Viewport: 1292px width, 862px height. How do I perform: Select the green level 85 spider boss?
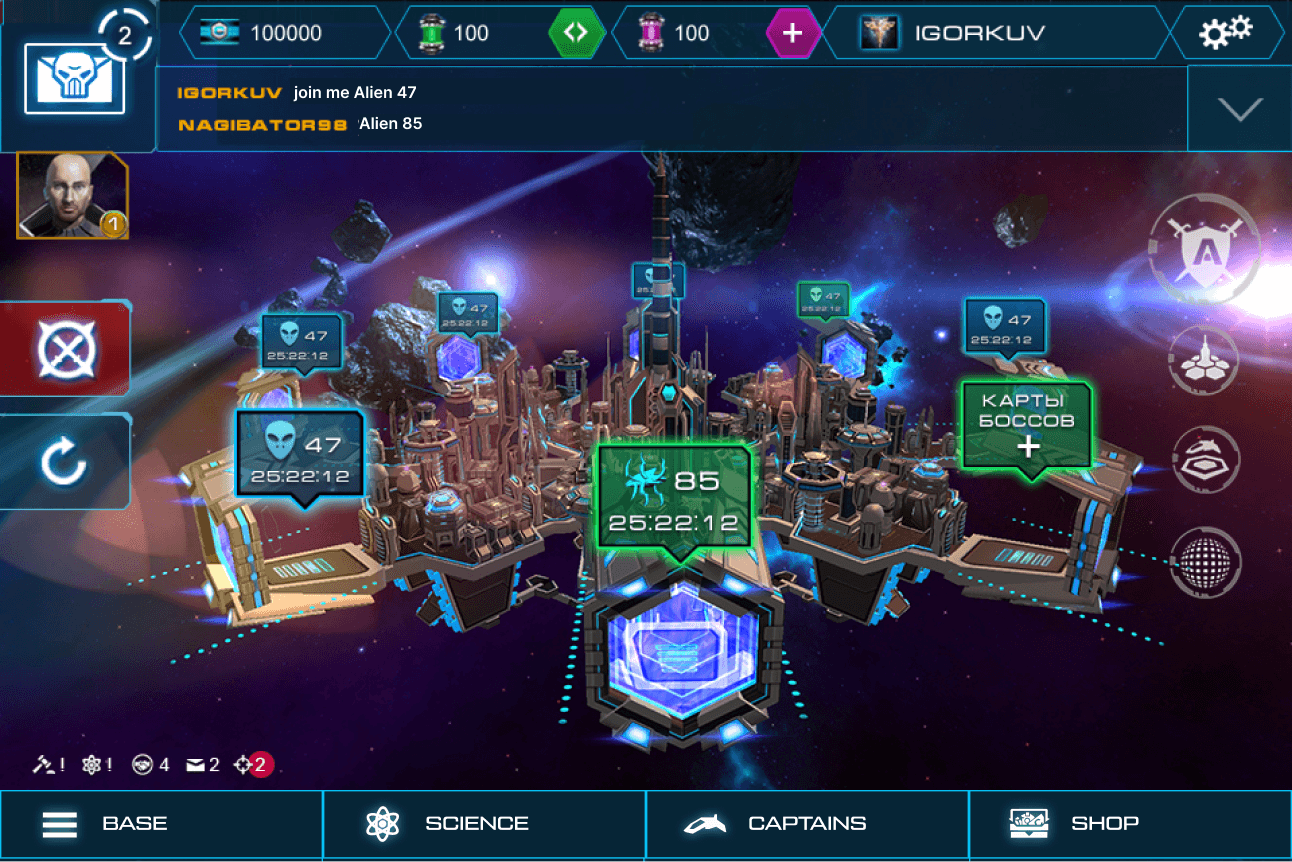point(674,497)
